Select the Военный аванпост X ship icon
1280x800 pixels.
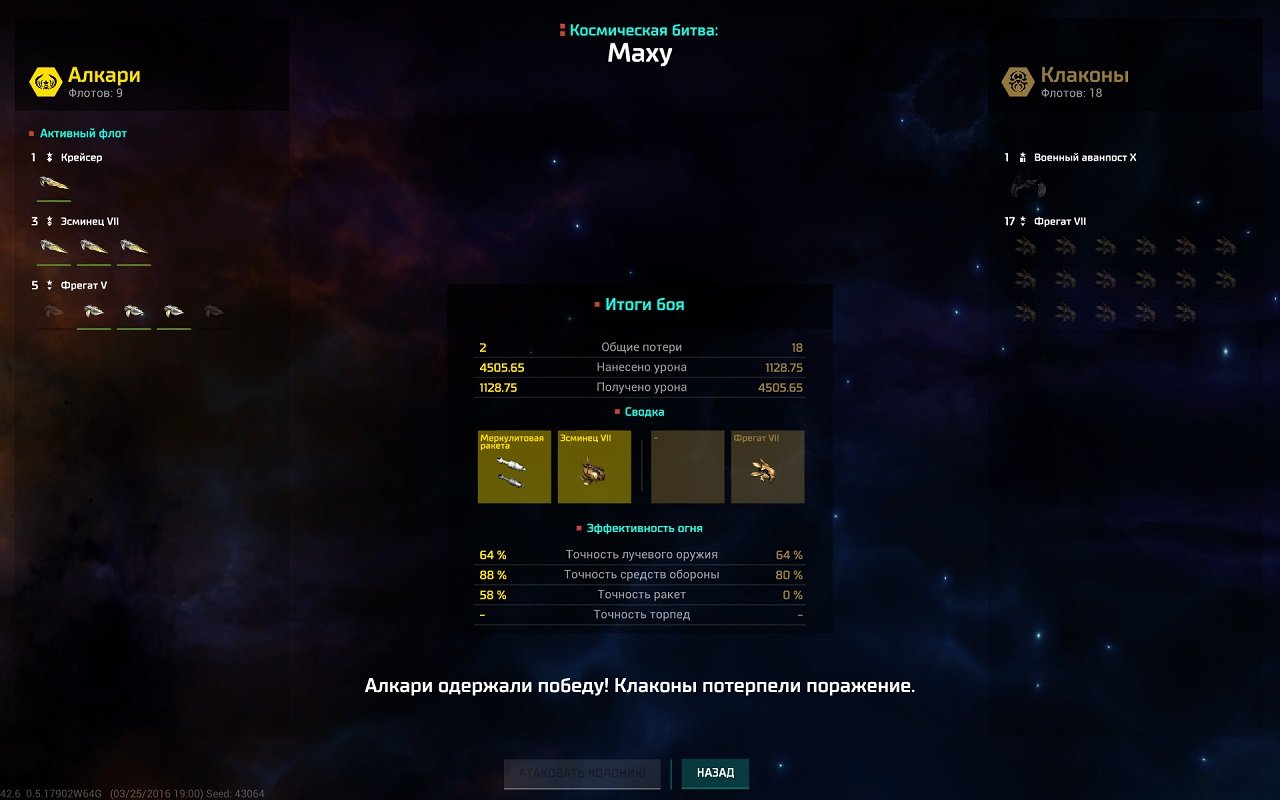[x=1030, y=188]
